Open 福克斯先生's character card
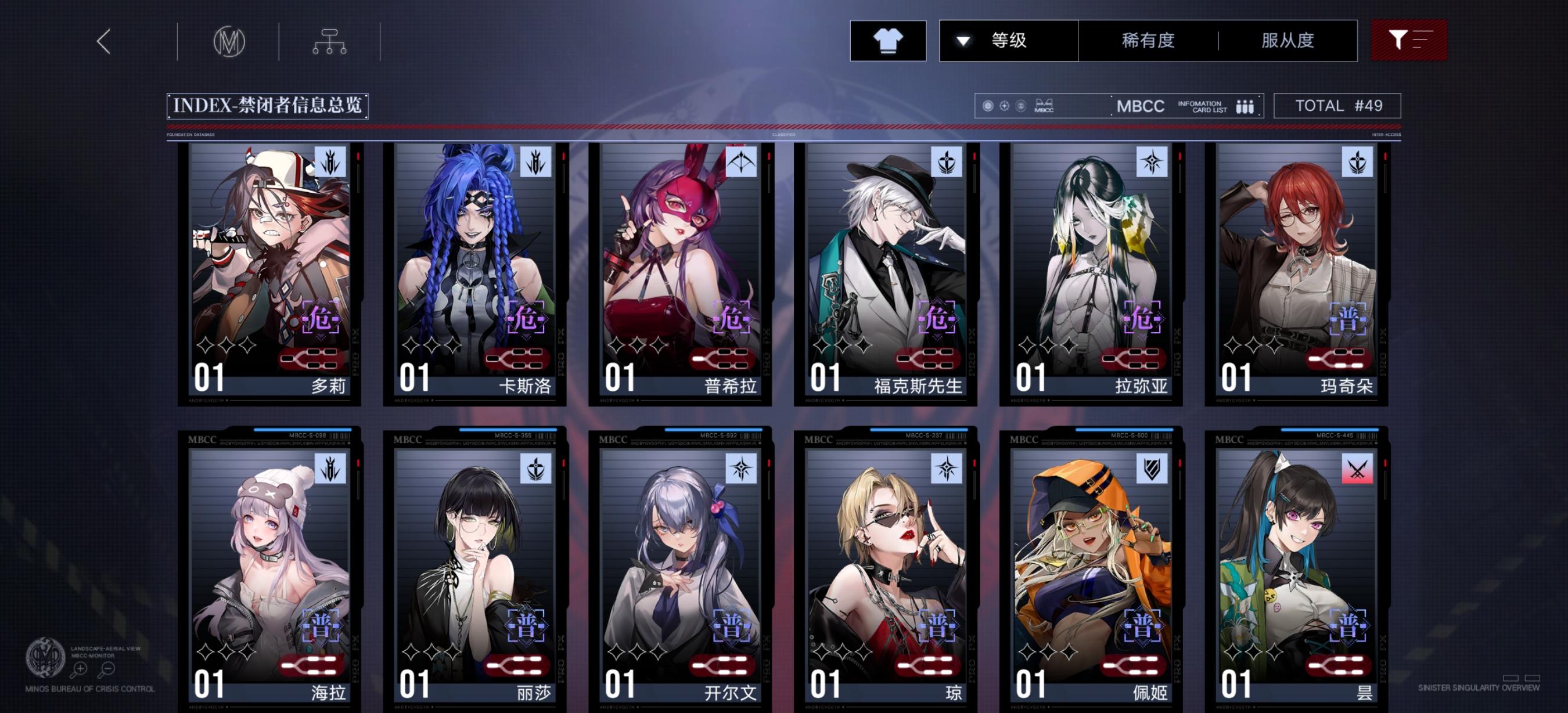The height and width of the screenshot is (713, 1568). pyautogui.click(x=883, y=274)
